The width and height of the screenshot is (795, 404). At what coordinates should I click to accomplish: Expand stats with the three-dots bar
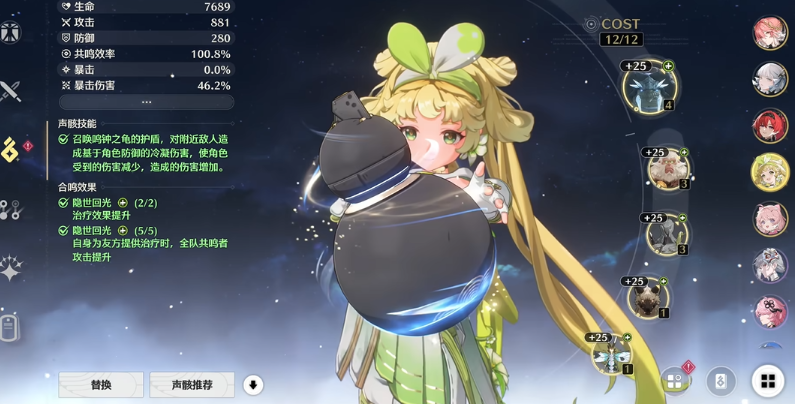[146, 102]
